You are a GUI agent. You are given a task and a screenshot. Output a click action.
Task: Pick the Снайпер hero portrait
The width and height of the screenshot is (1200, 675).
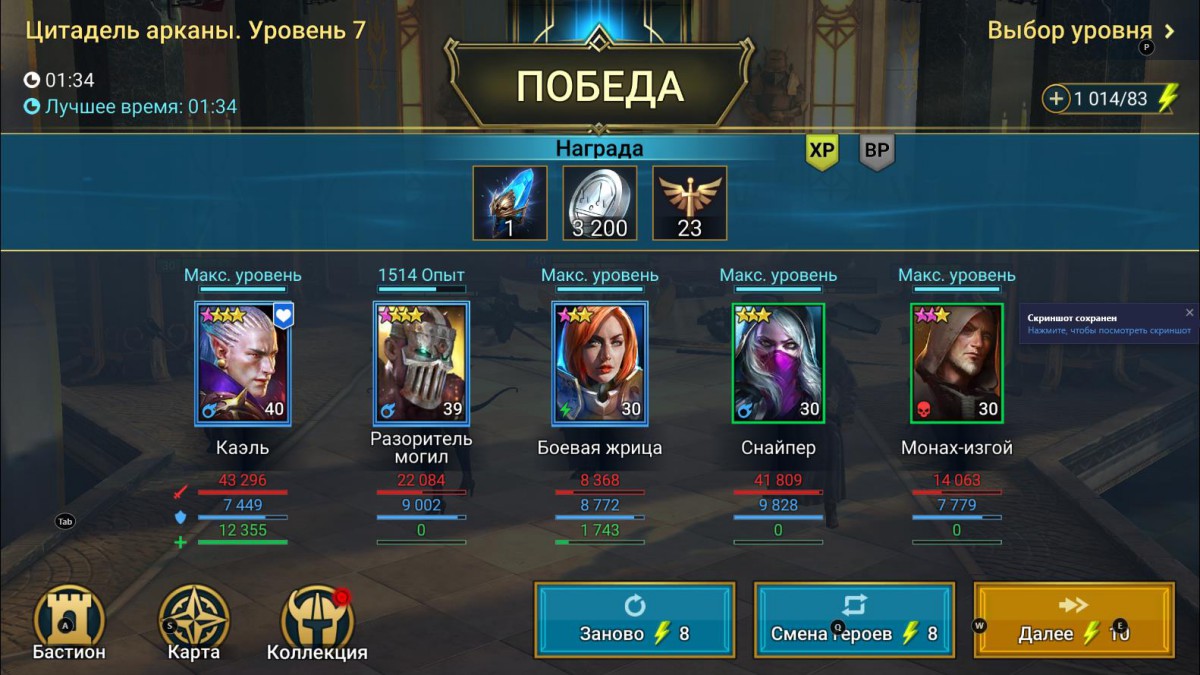tap(778, 363)
